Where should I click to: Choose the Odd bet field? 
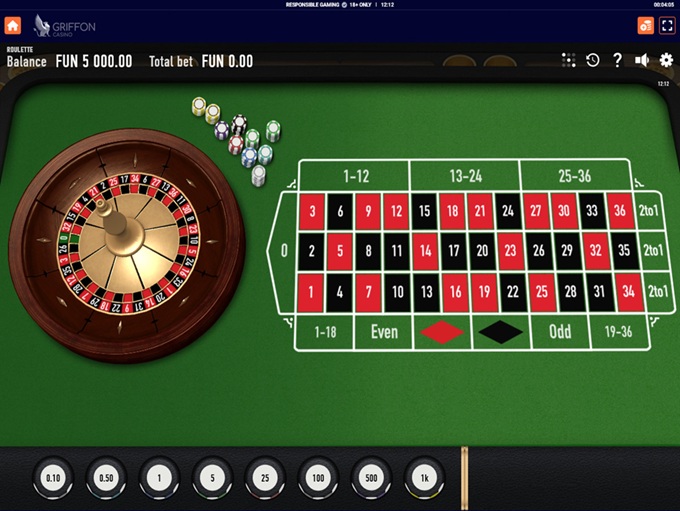click(x=560, y=331)
